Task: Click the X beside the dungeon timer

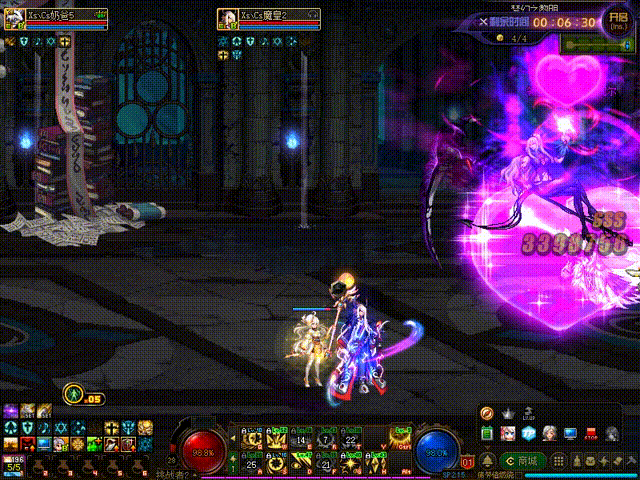Action: coord(484,21)
